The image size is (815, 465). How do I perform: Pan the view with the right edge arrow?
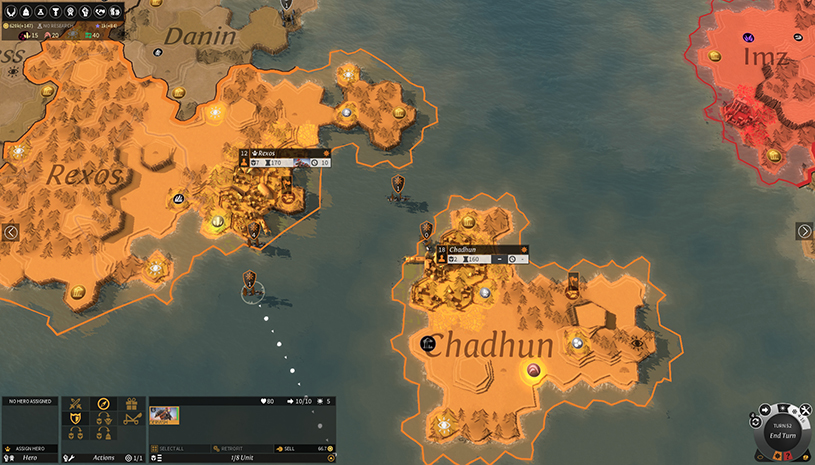coord(804,231)
